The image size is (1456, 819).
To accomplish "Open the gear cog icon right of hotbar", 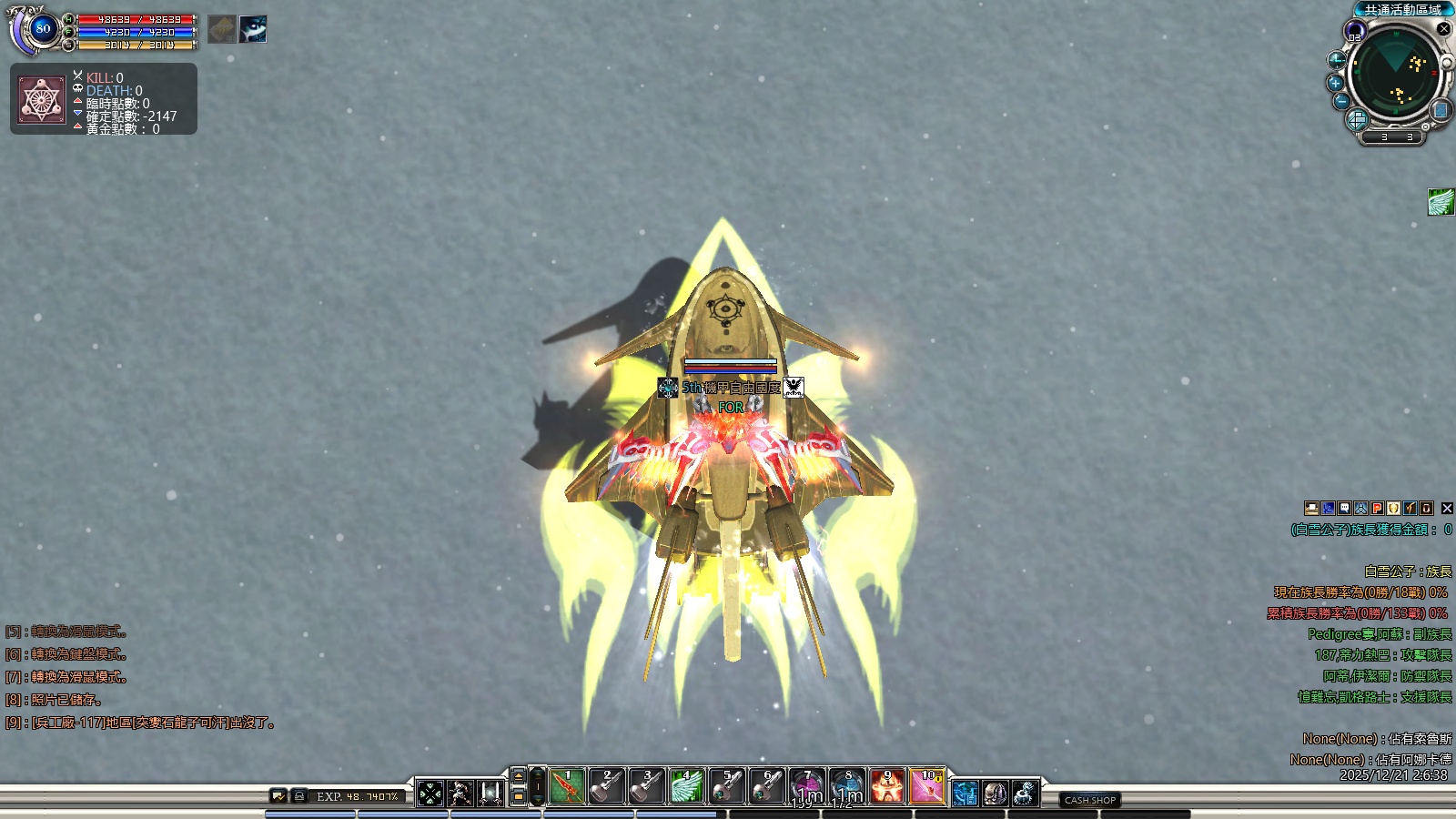I will point(1025,794).
